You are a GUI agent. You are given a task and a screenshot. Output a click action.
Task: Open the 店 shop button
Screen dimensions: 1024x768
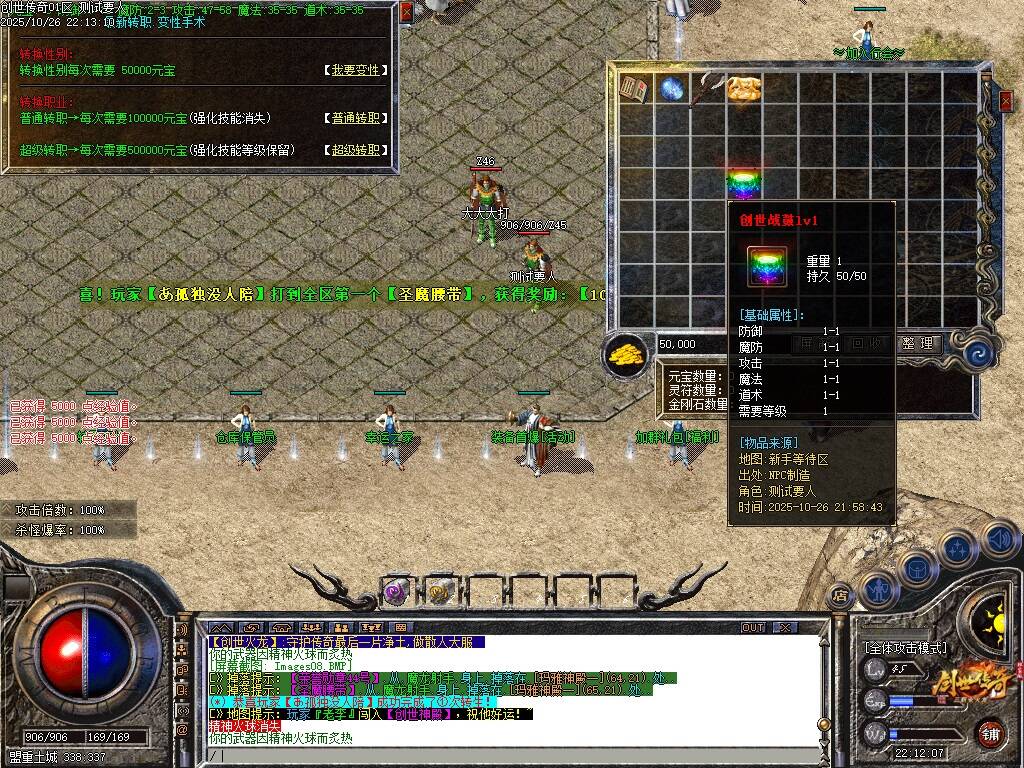point(840,592)
